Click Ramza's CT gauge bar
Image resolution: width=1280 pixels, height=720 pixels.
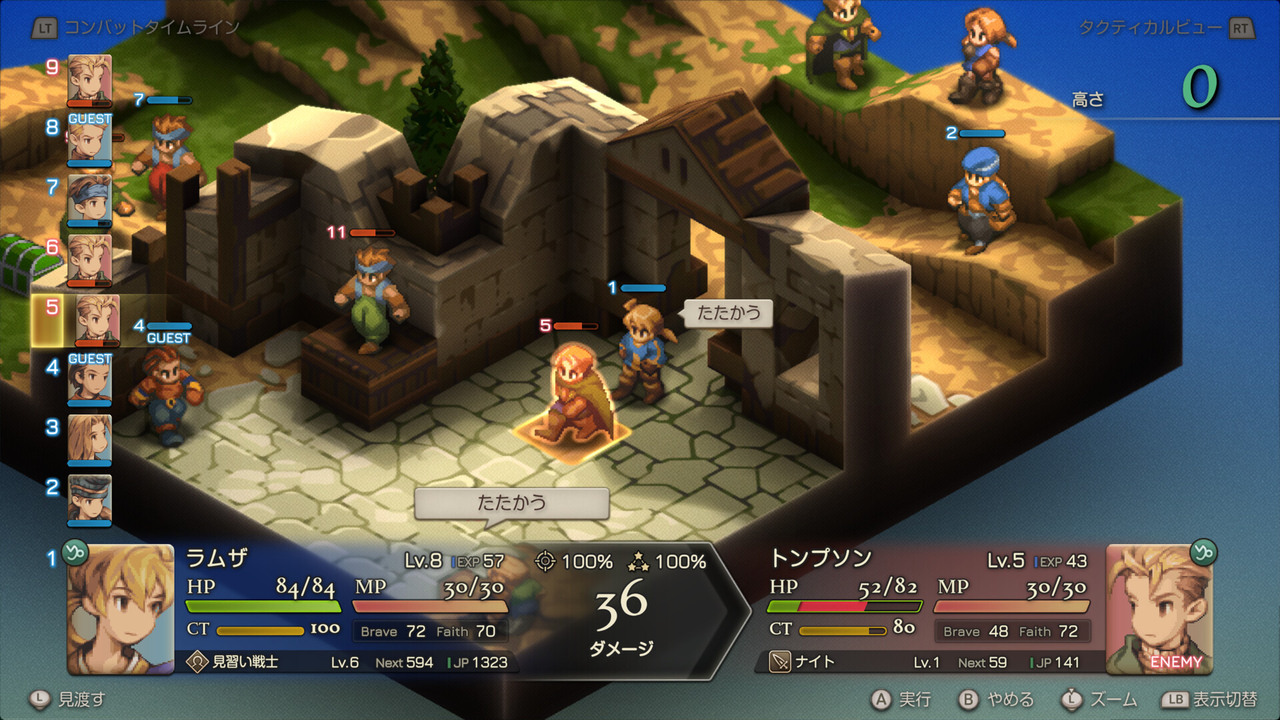point(260,631)
